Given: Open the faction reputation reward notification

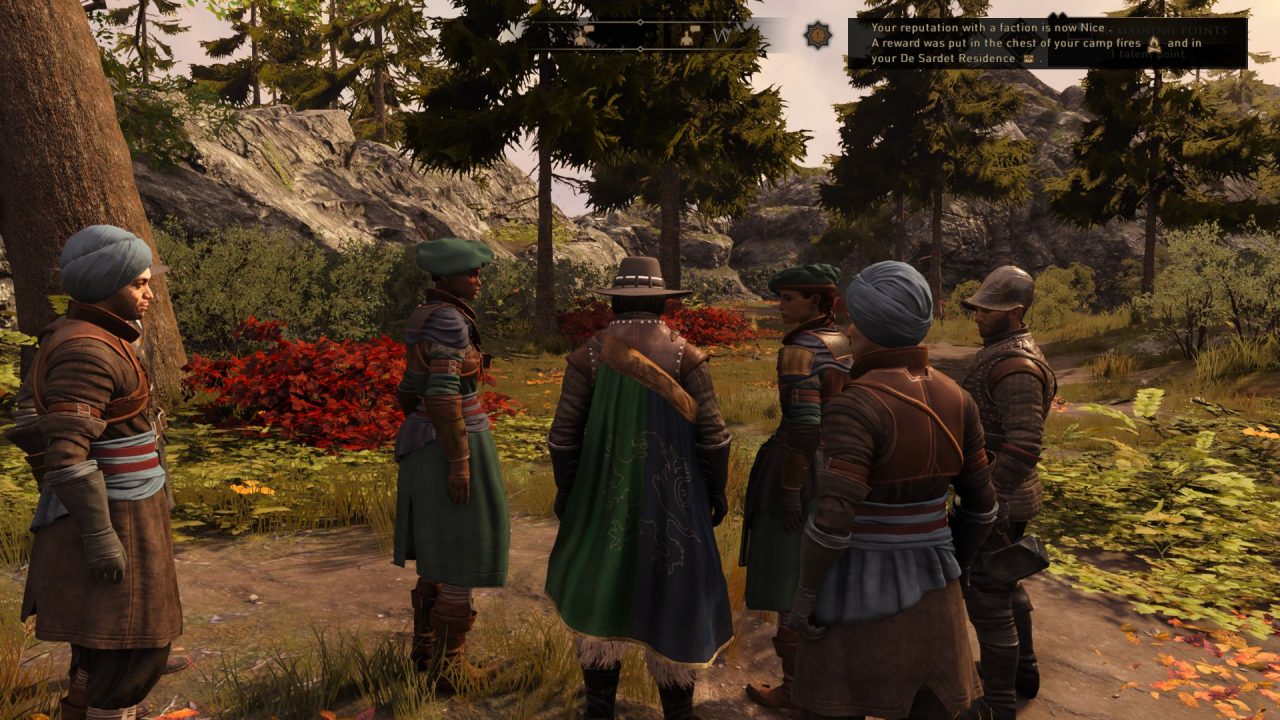Looking at the screenshot, I should pyautogui.click(x=1046, y=43).
